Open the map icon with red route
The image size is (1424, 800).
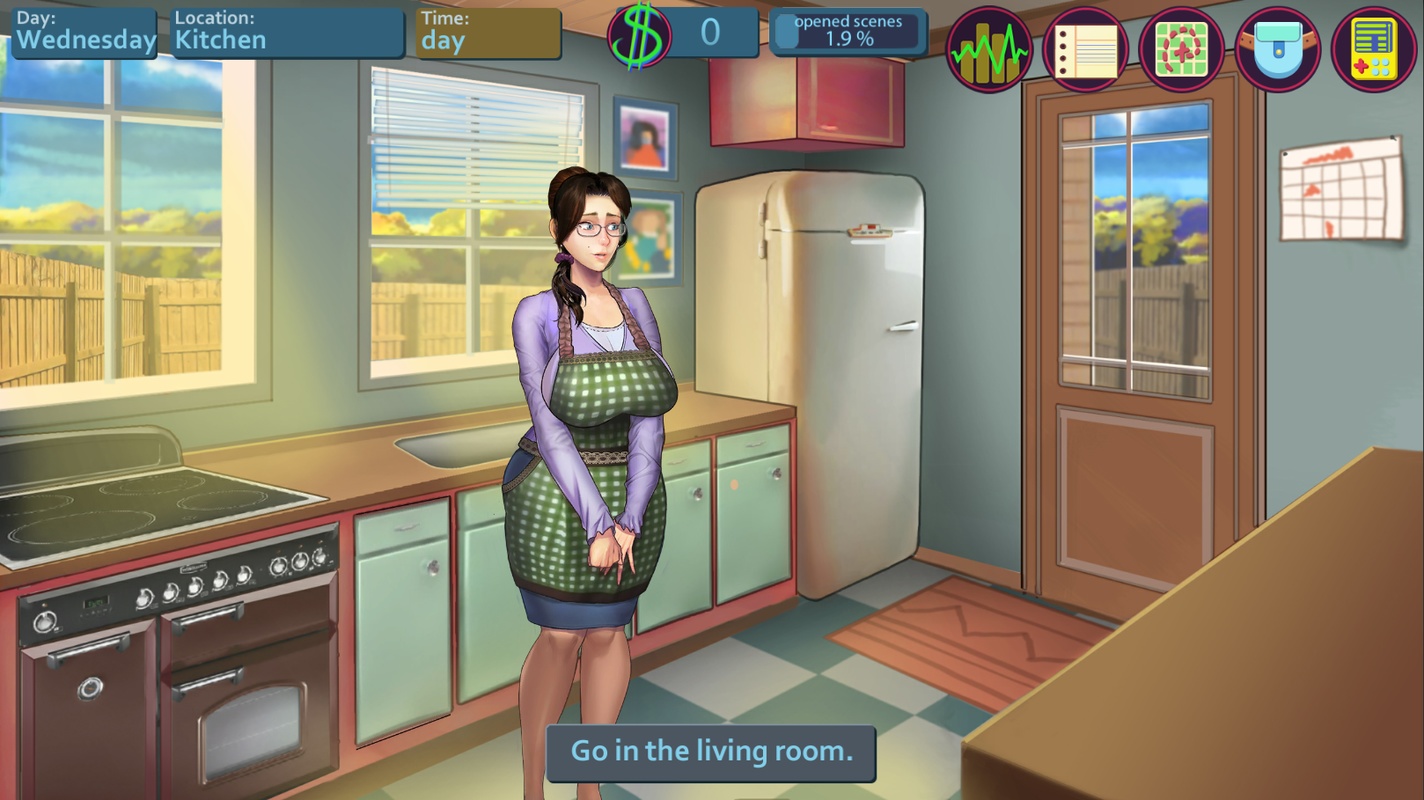1181,47
